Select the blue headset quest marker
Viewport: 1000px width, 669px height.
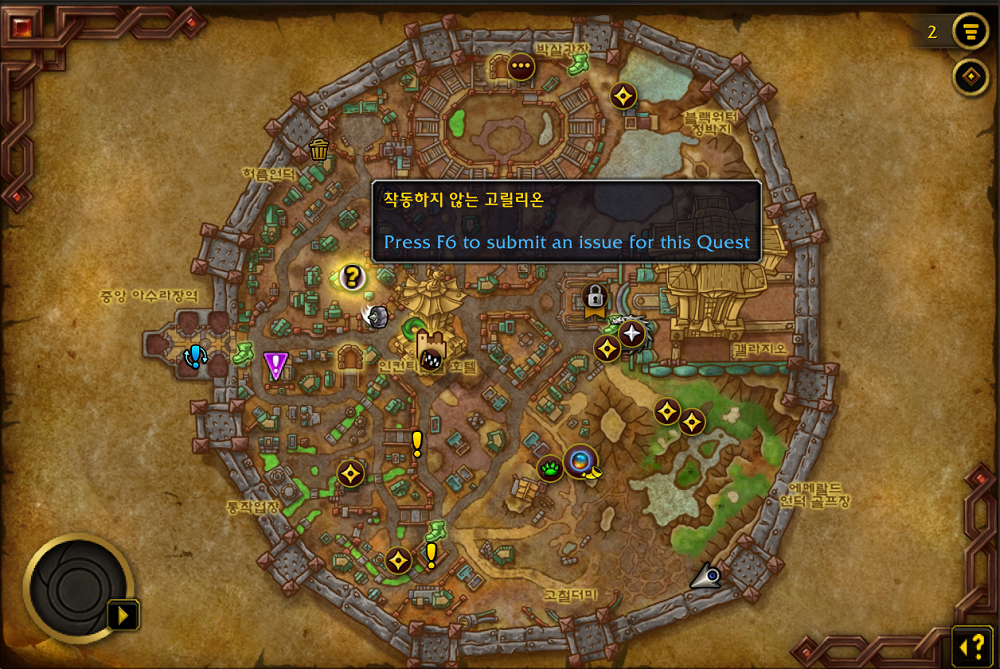pyautogui.click(x=195, y=356)
